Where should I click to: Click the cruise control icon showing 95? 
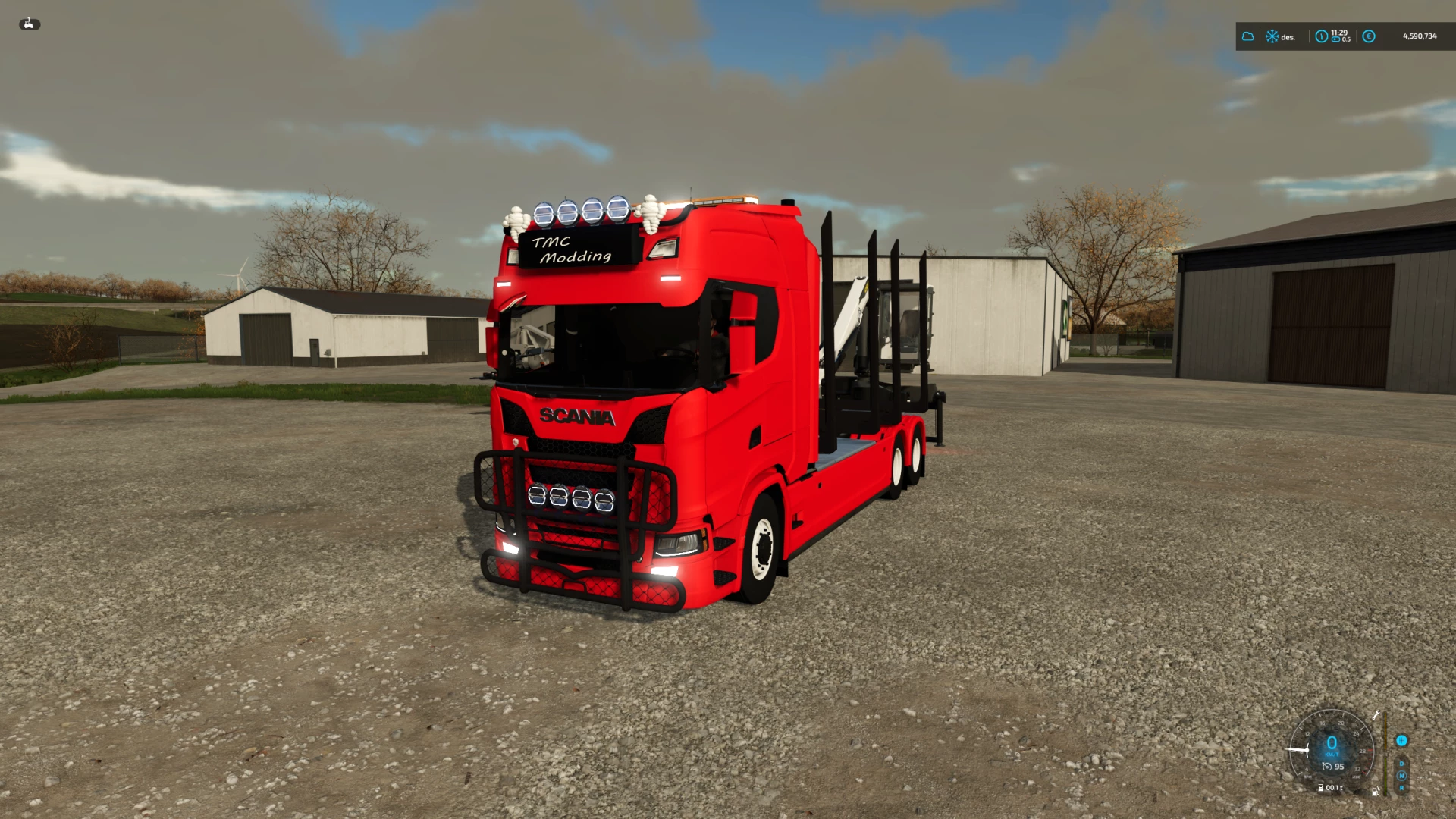(x=1333, y=767)
